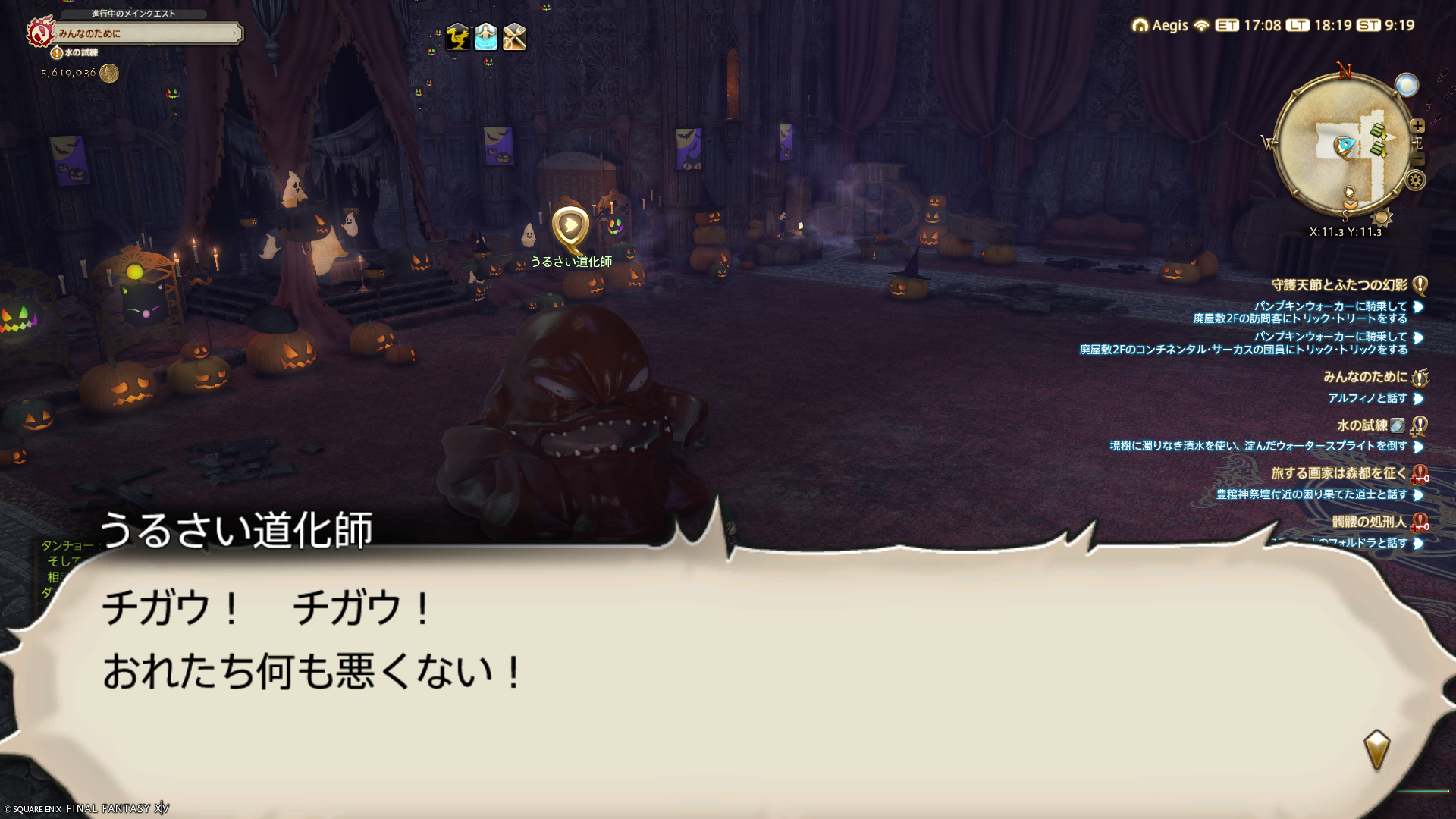Click the weather orb above the minimap
Viewport: 1456px width, 819px height.
1406,85
